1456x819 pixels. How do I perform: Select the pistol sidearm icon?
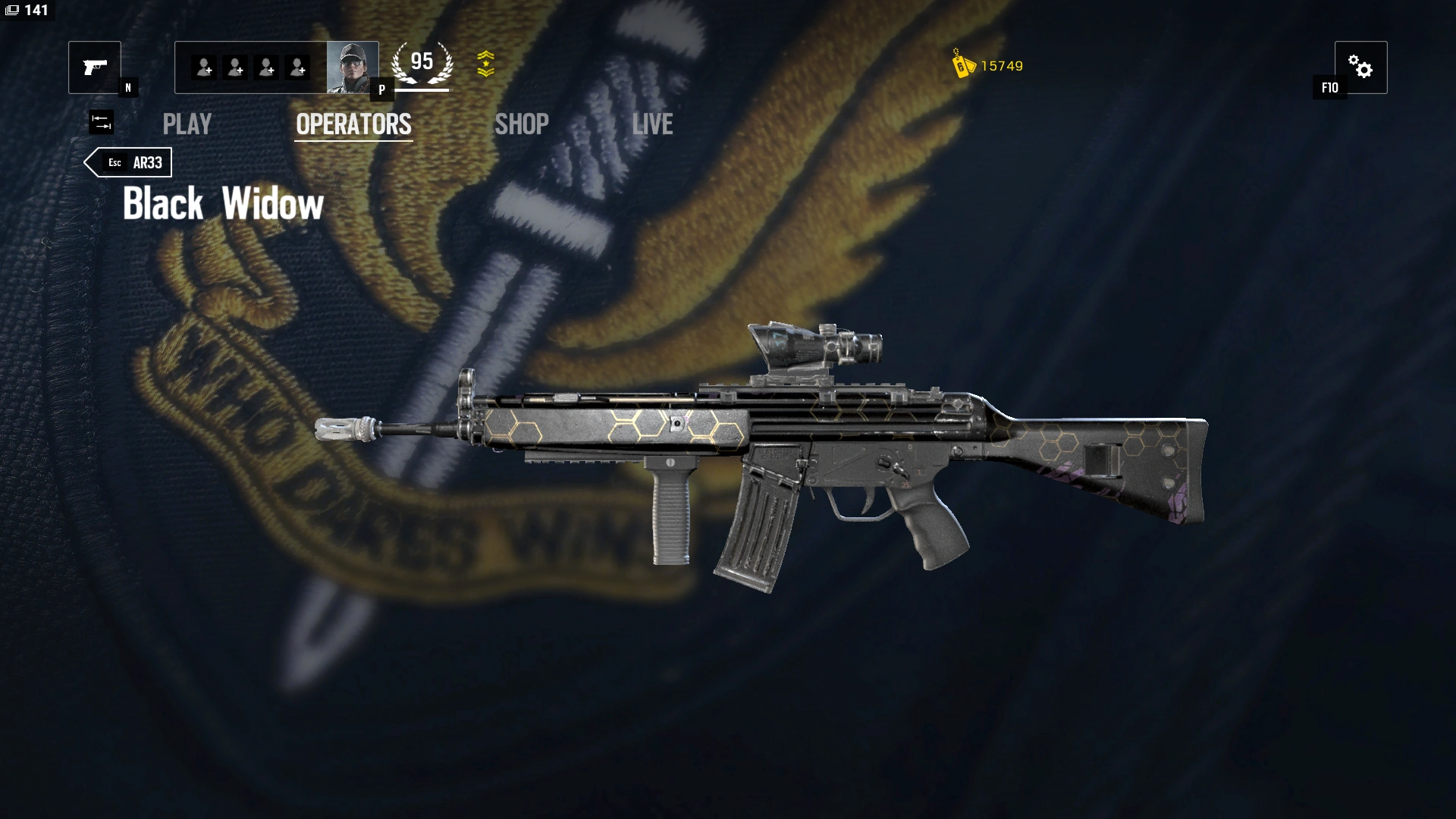coord(93,68)
